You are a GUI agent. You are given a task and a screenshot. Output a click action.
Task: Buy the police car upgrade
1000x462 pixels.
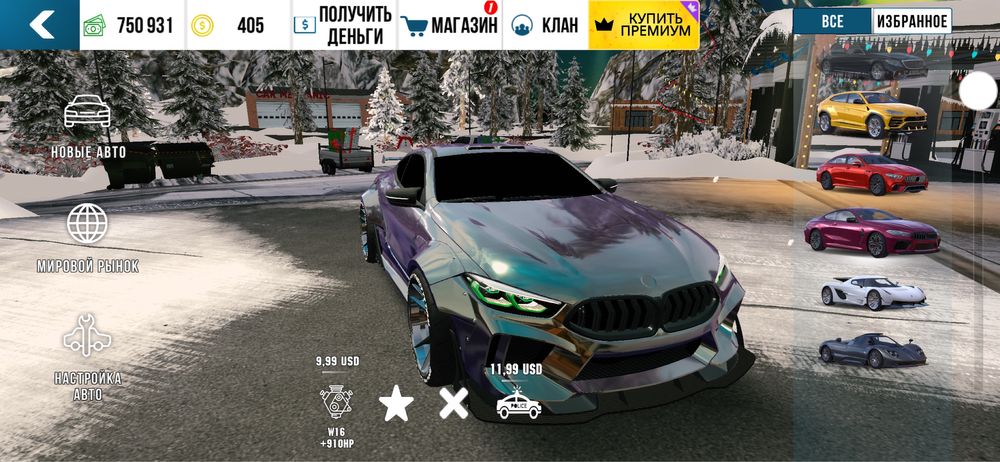(x=518, y=402)
